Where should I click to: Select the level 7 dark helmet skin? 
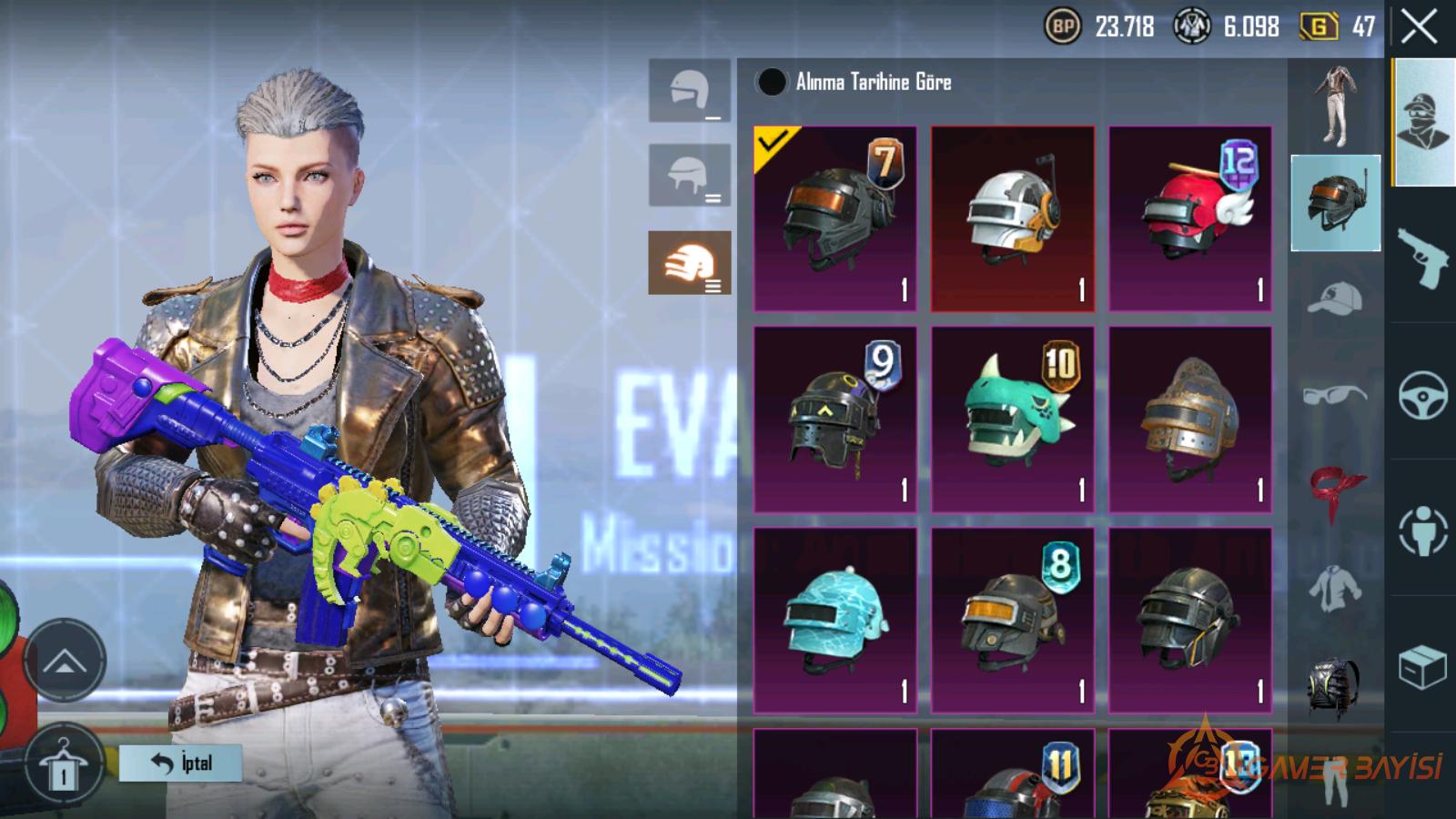[835, 219]
